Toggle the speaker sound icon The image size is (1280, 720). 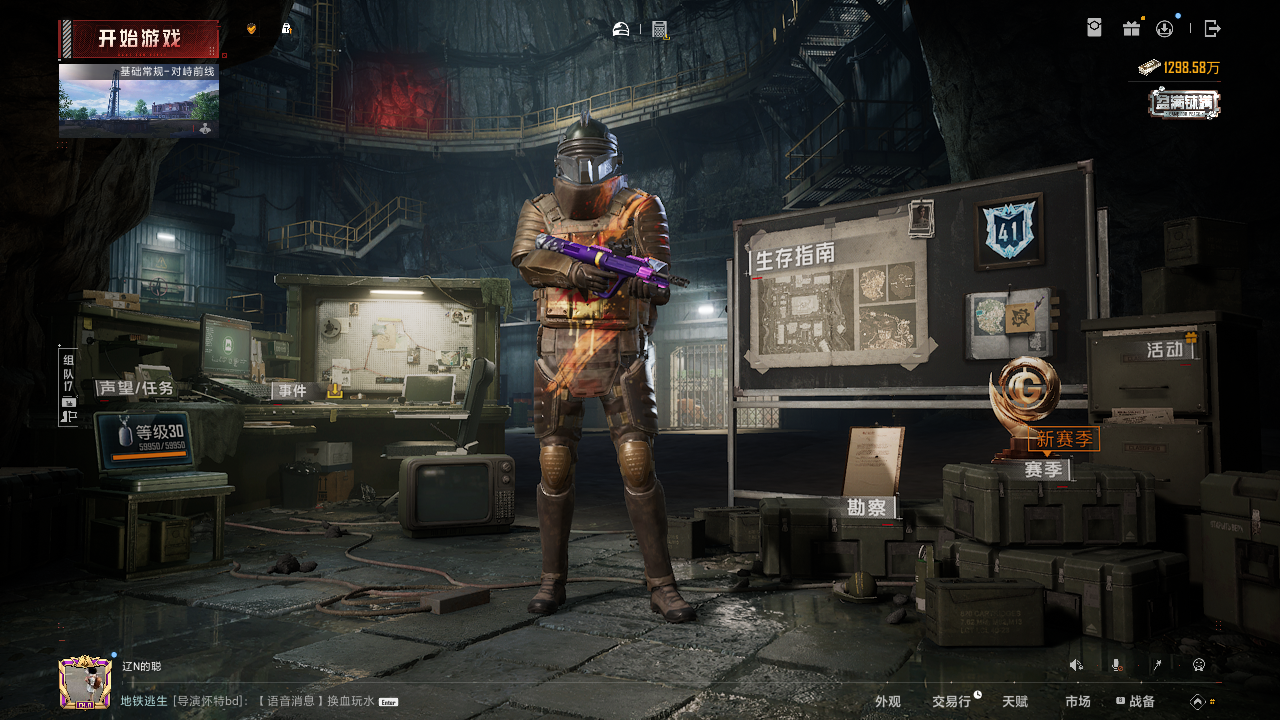[x=1076, y=665]
